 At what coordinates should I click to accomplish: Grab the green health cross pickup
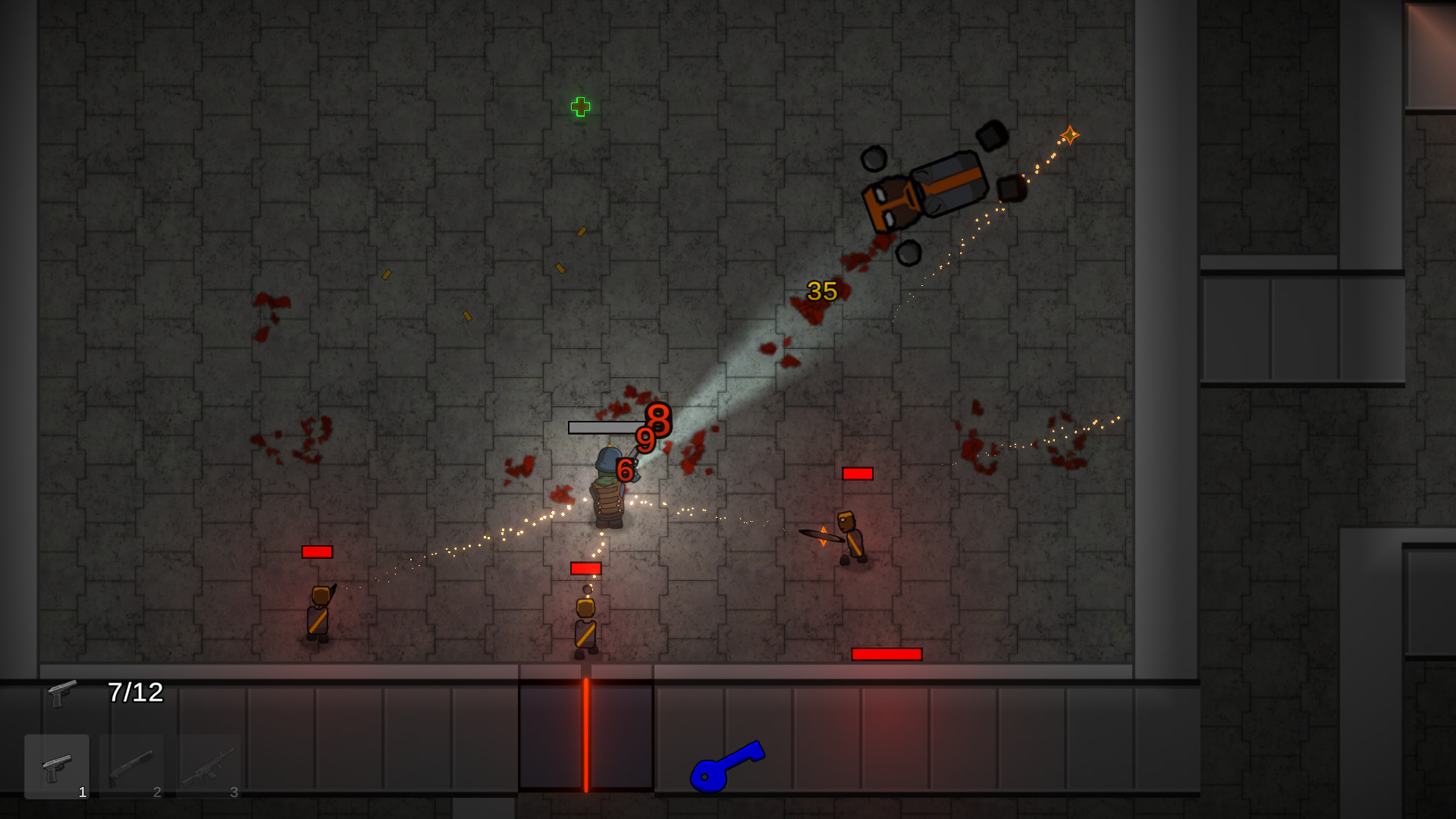pyautogui.click(x=579, y=108)
